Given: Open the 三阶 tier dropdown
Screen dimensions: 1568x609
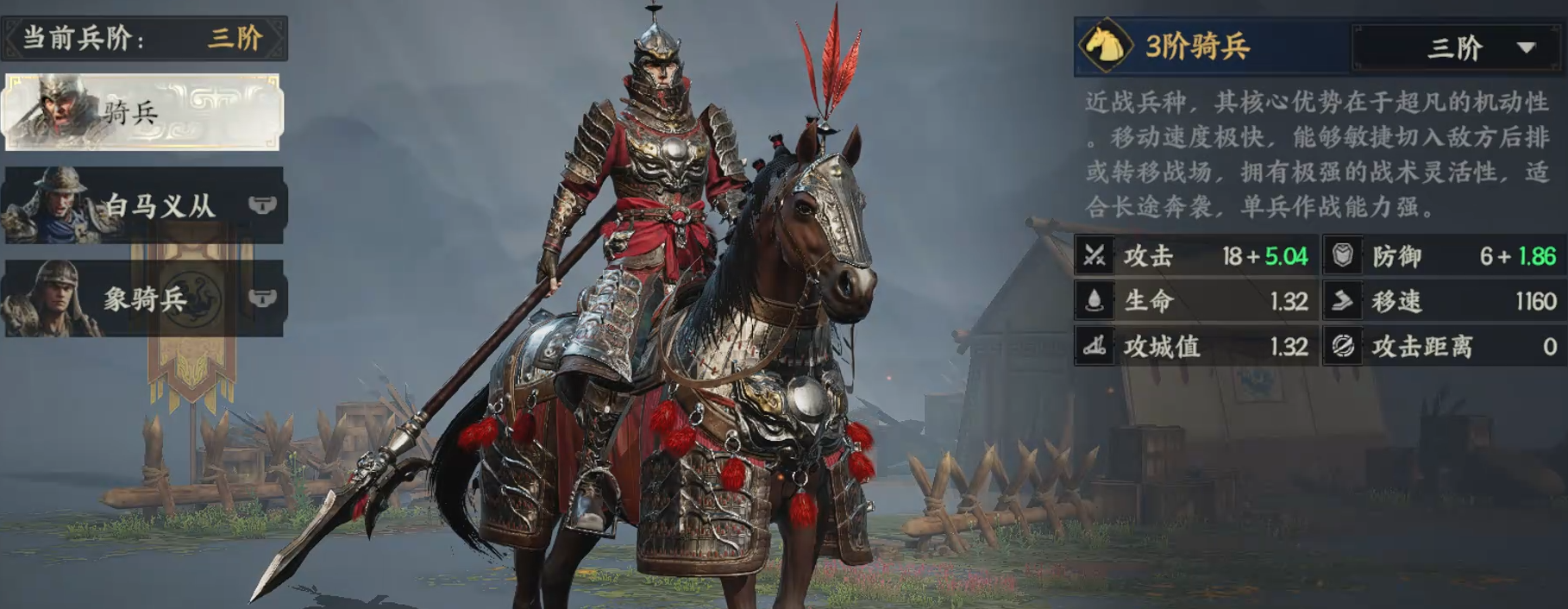Looking at the screenshot, I should point(1458,47).
